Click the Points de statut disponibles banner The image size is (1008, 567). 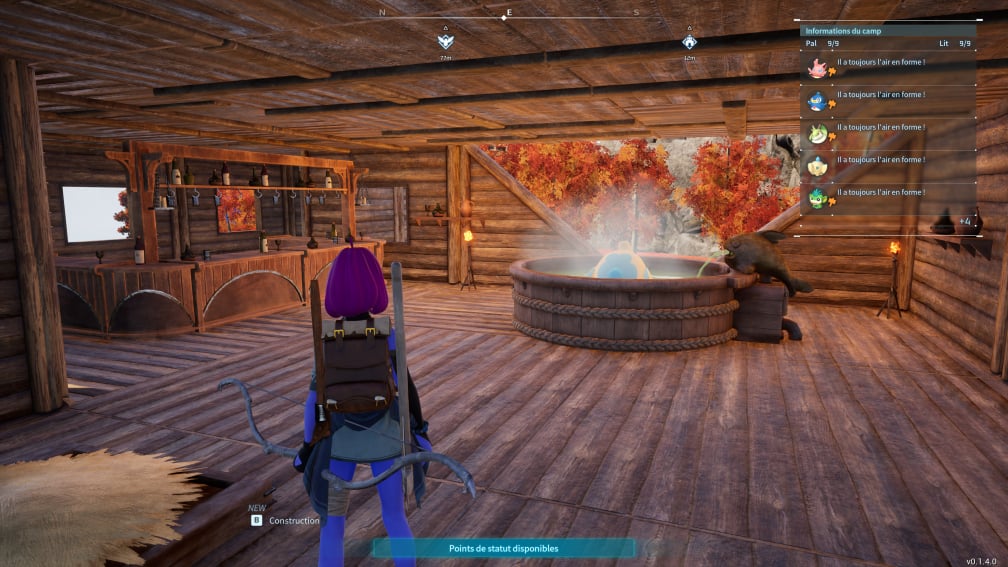(504, 548)
